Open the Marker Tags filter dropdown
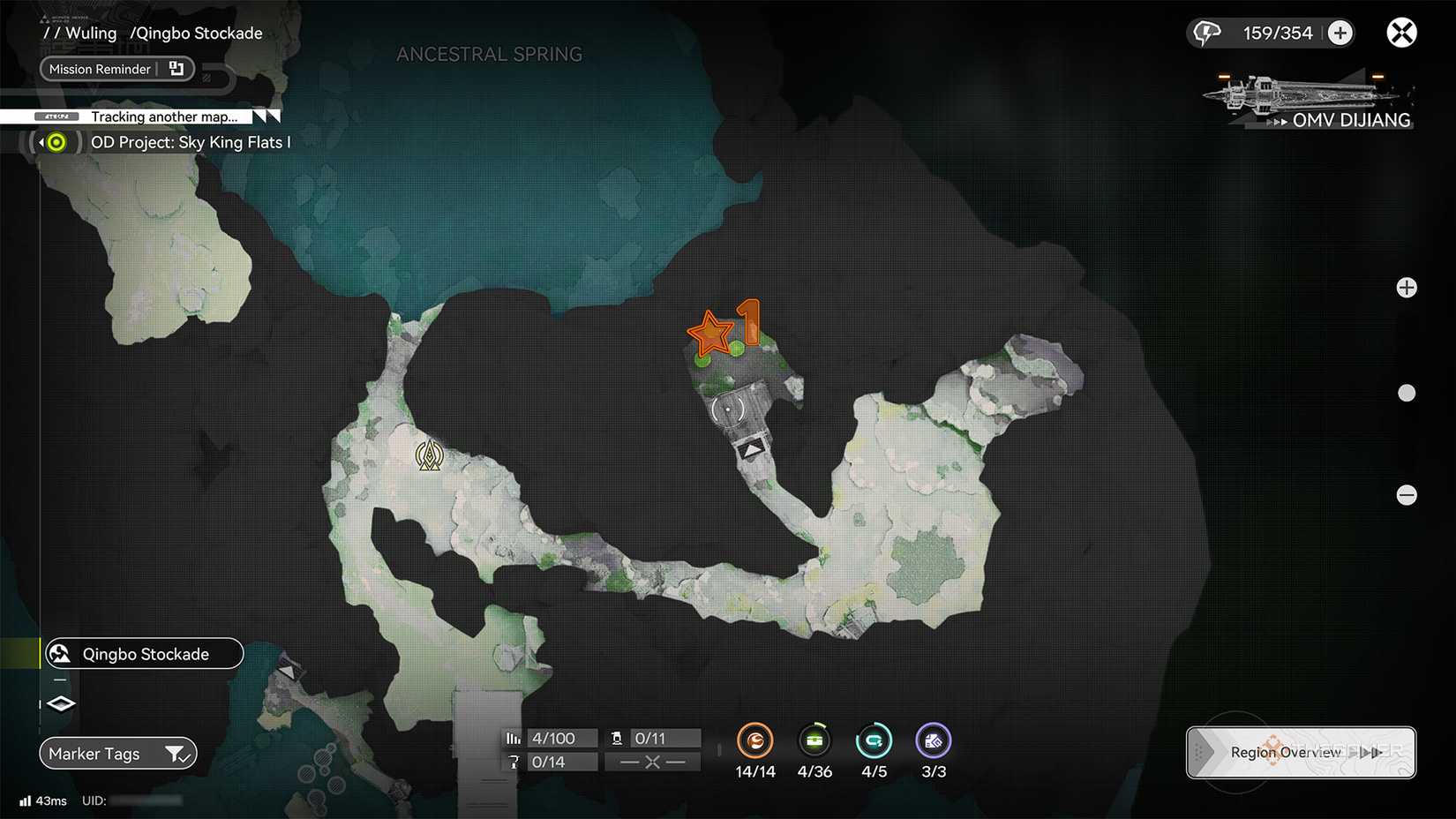The height and width of the screenshot is (819, 1456). pyautogui.click(x=117, y=754)
